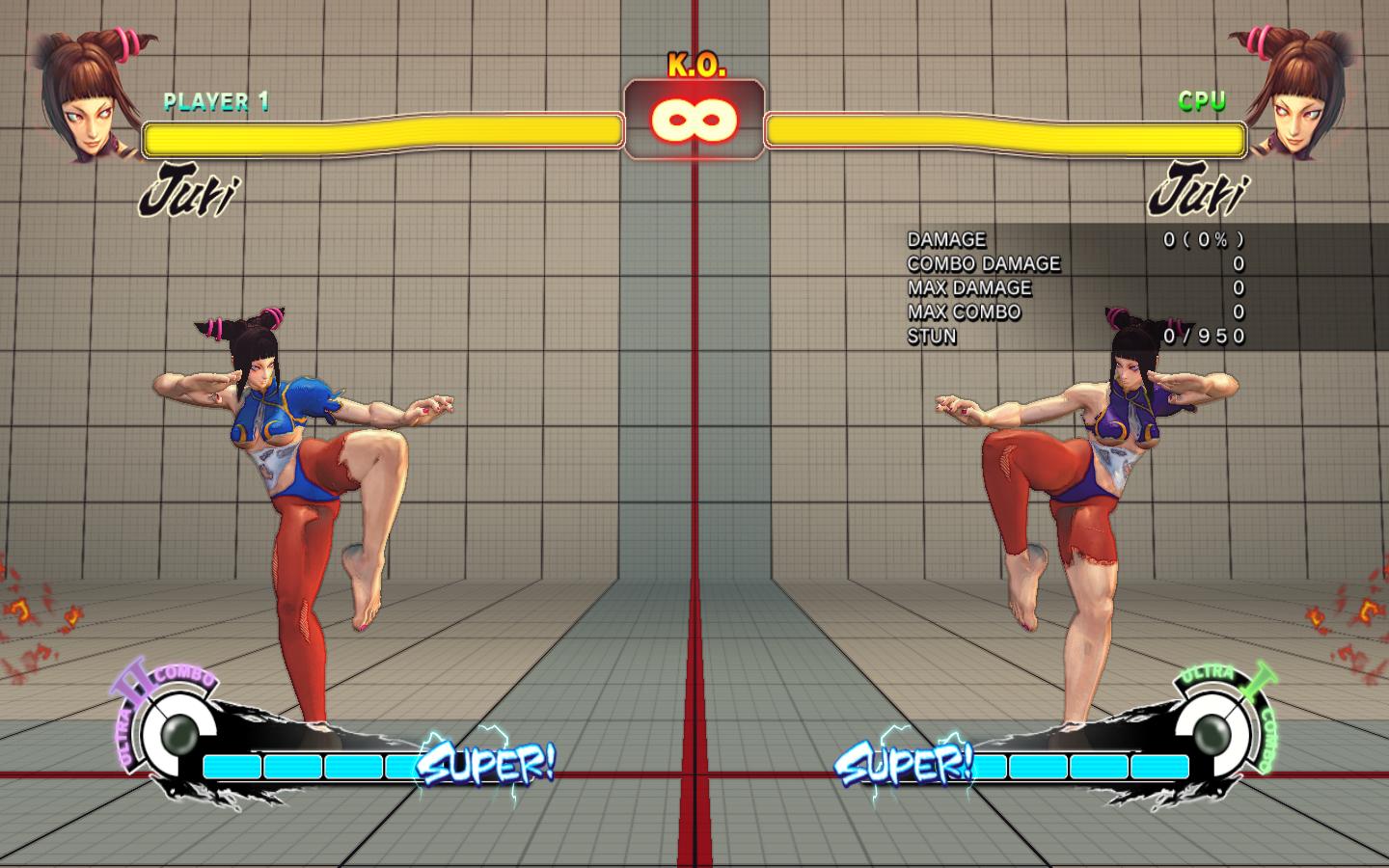Click the left SUPER! gauge label
This screenshot has height=868, width=1389.
pyautogui.click(x=485, y=765)
